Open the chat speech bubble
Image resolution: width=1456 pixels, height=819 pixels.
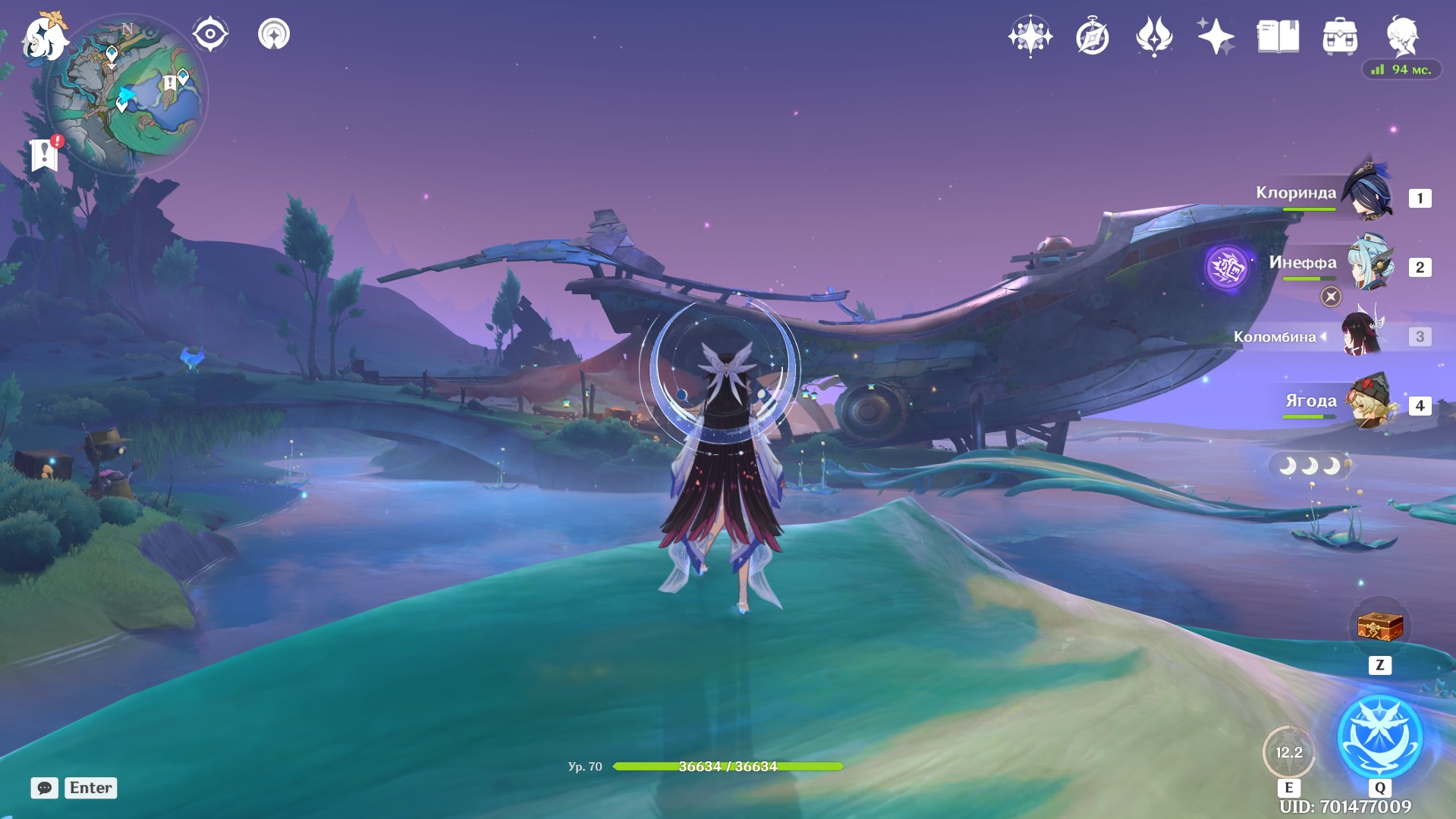point(45,788)
